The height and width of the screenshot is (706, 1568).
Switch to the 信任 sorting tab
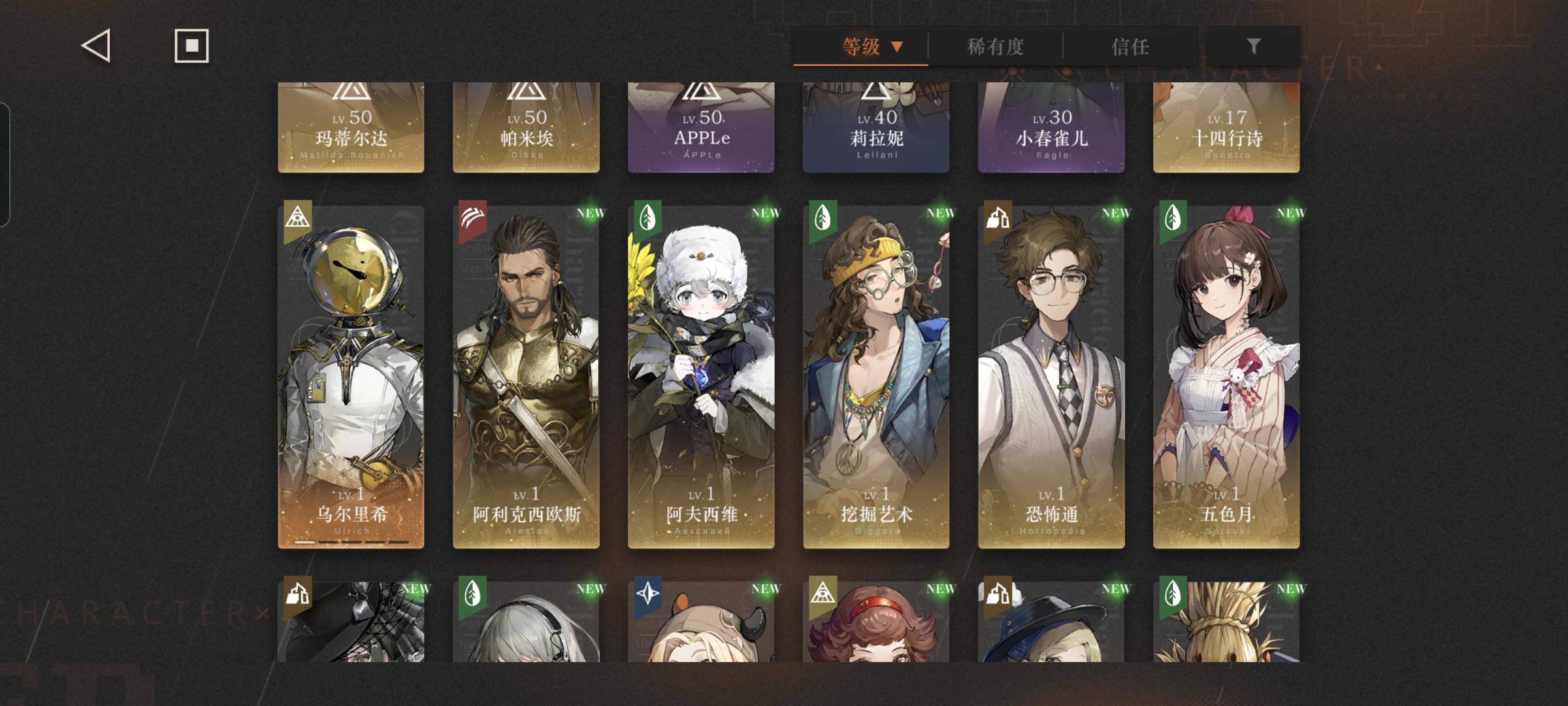click(x=1130, y=46)
